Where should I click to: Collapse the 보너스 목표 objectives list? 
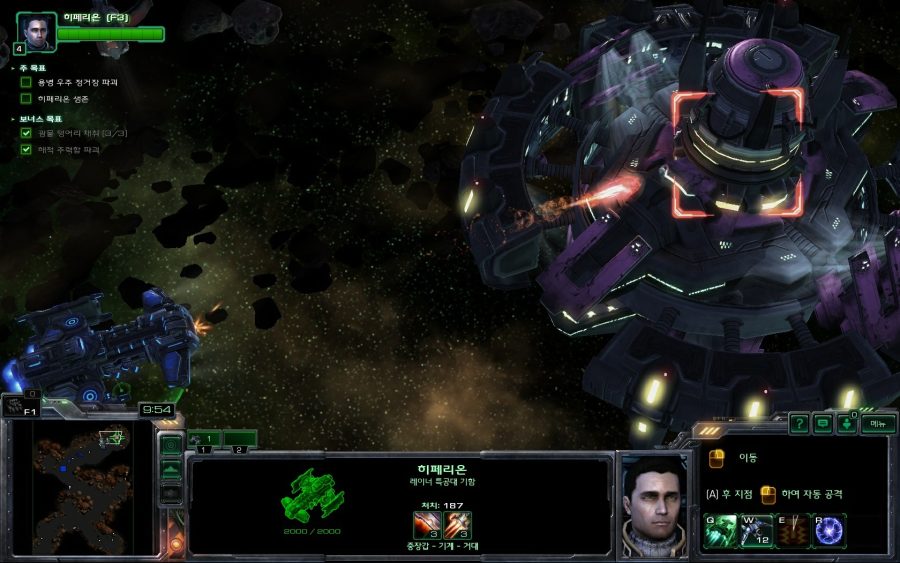13,118
